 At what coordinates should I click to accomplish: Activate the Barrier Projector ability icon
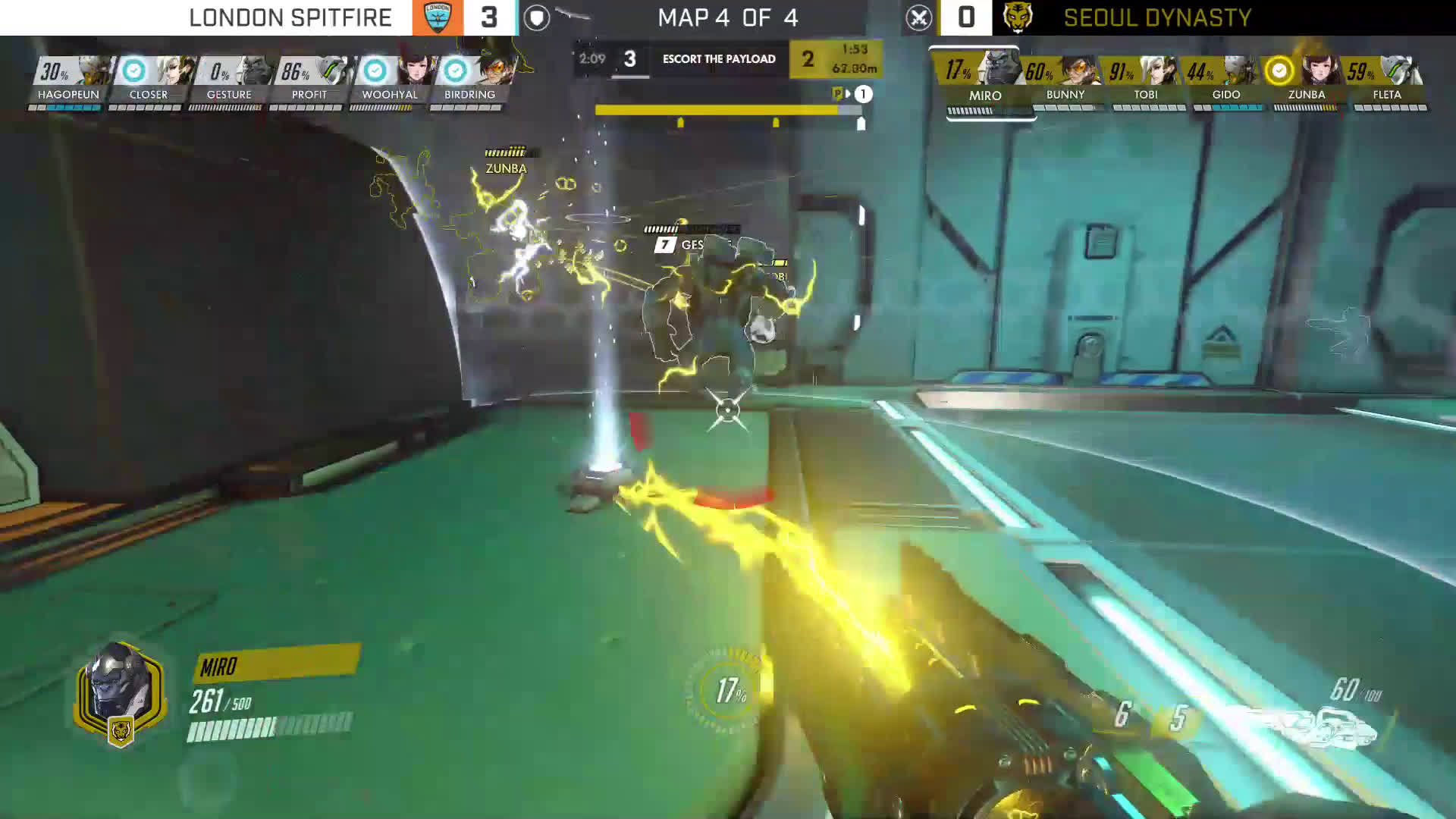[1178, 717]
